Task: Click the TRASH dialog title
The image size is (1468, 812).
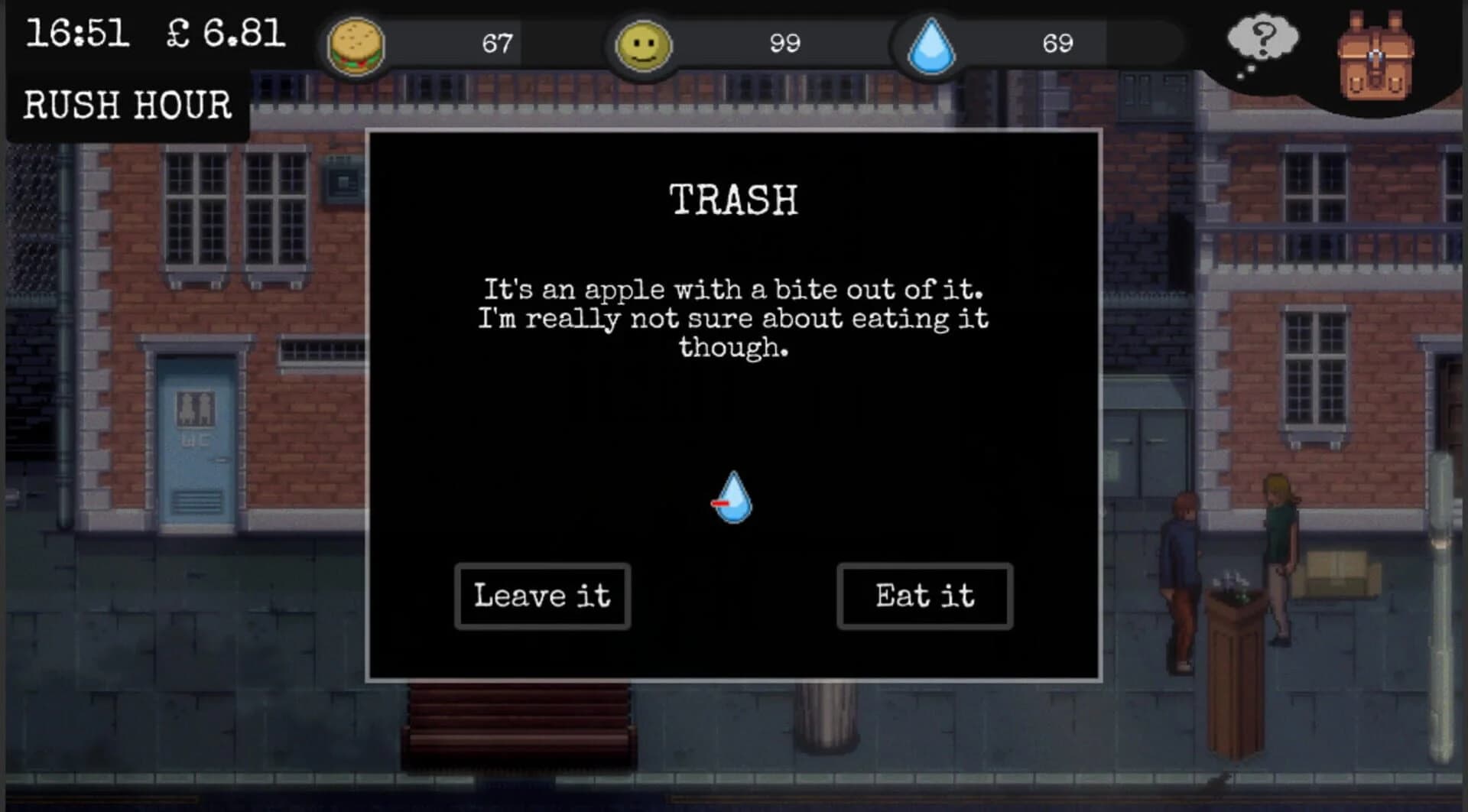Action: pyautogui.click(x=732, y=200)
